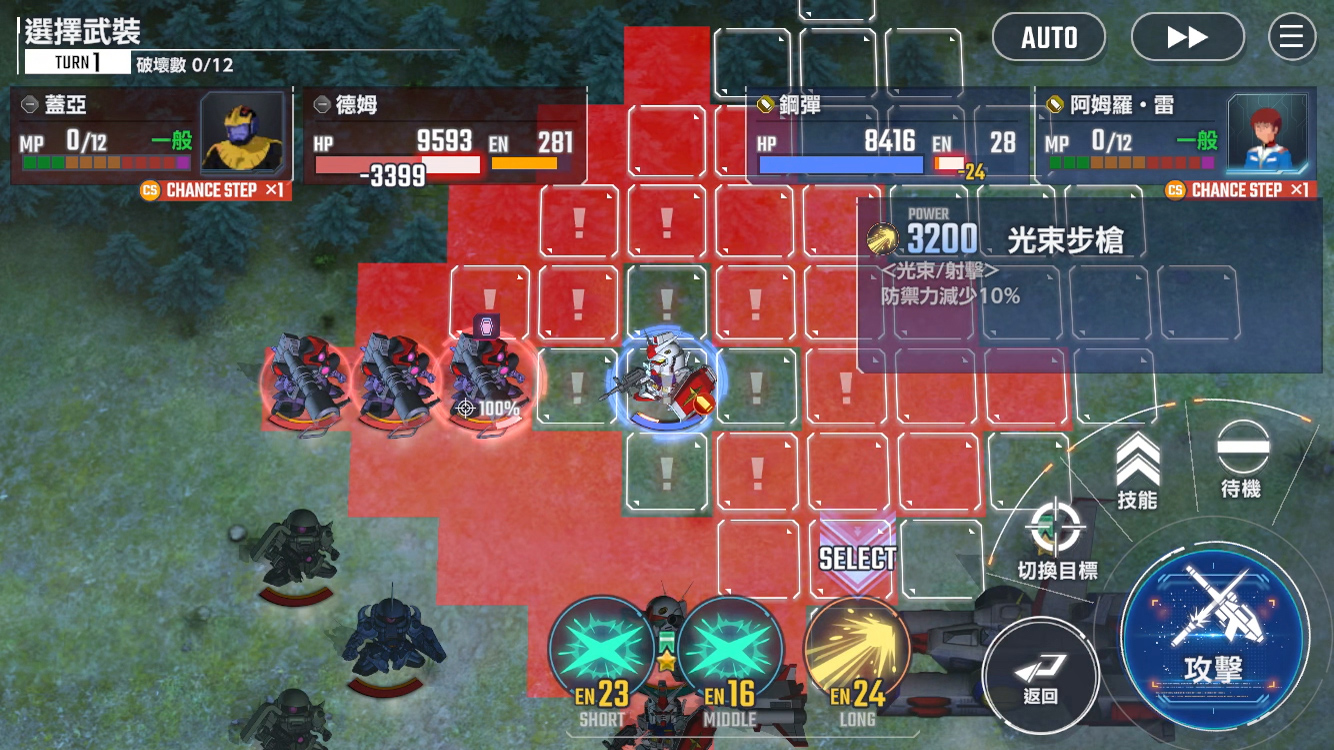Activate the fast-forward button
This screenshot has width=1334, height=750.
point(1187,38)
